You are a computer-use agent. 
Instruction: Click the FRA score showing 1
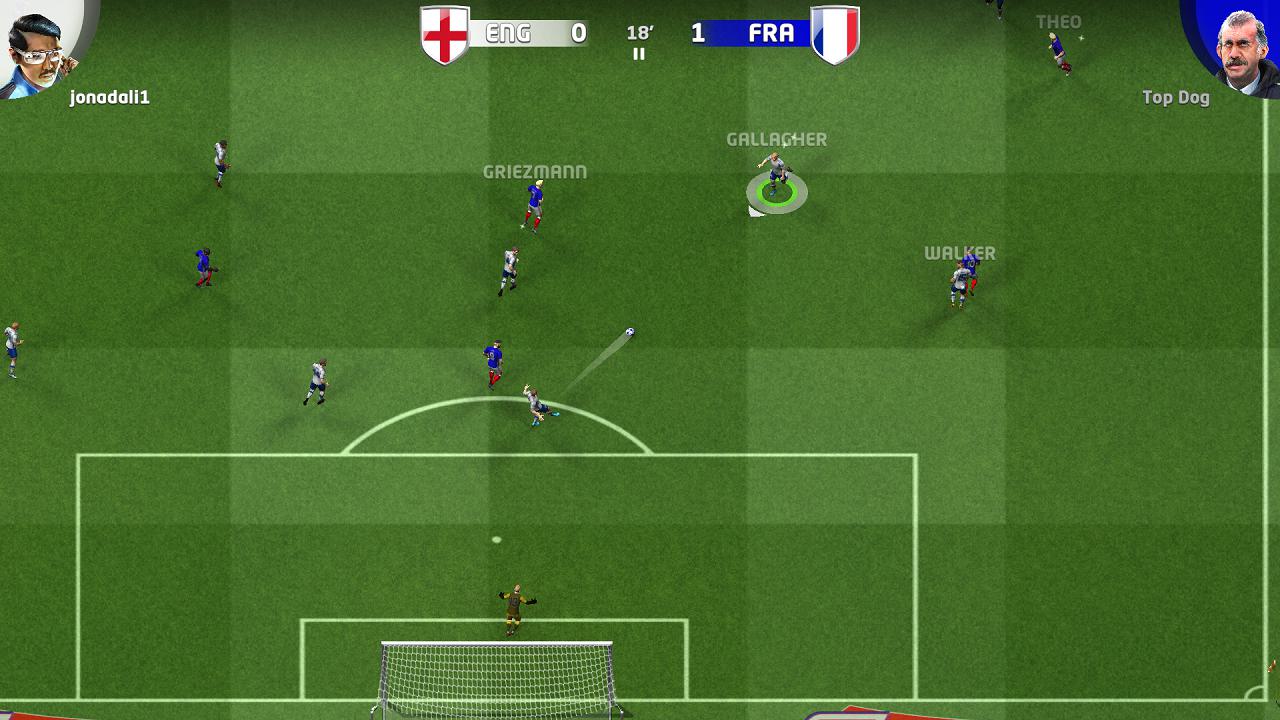pos(697,31)
